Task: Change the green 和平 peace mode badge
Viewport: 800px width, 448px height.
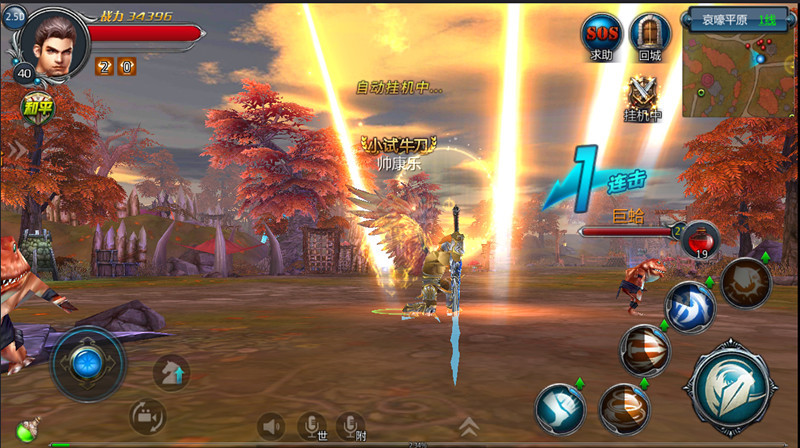Action: coord(40,105)
